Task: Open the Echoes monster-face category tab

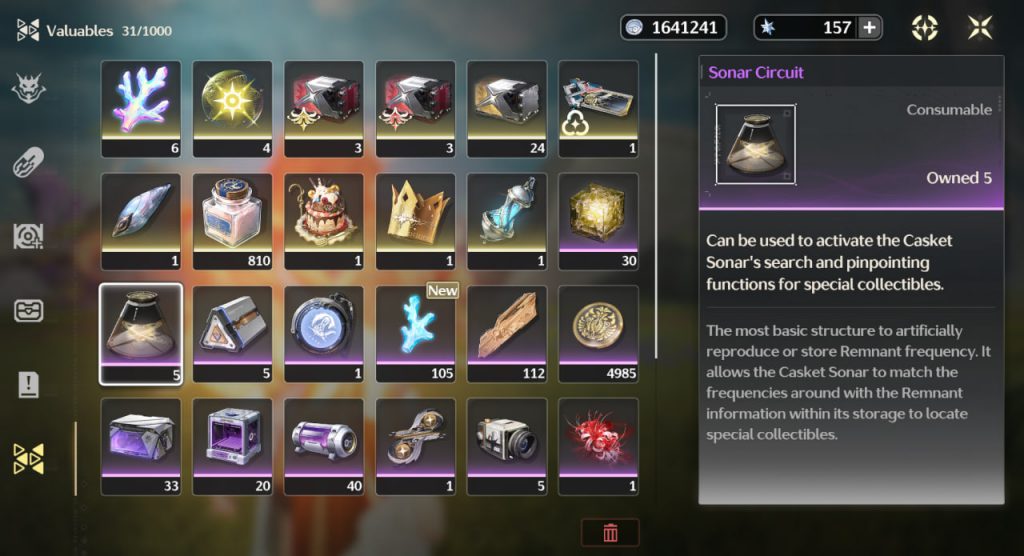Action: tap(28, 89)
